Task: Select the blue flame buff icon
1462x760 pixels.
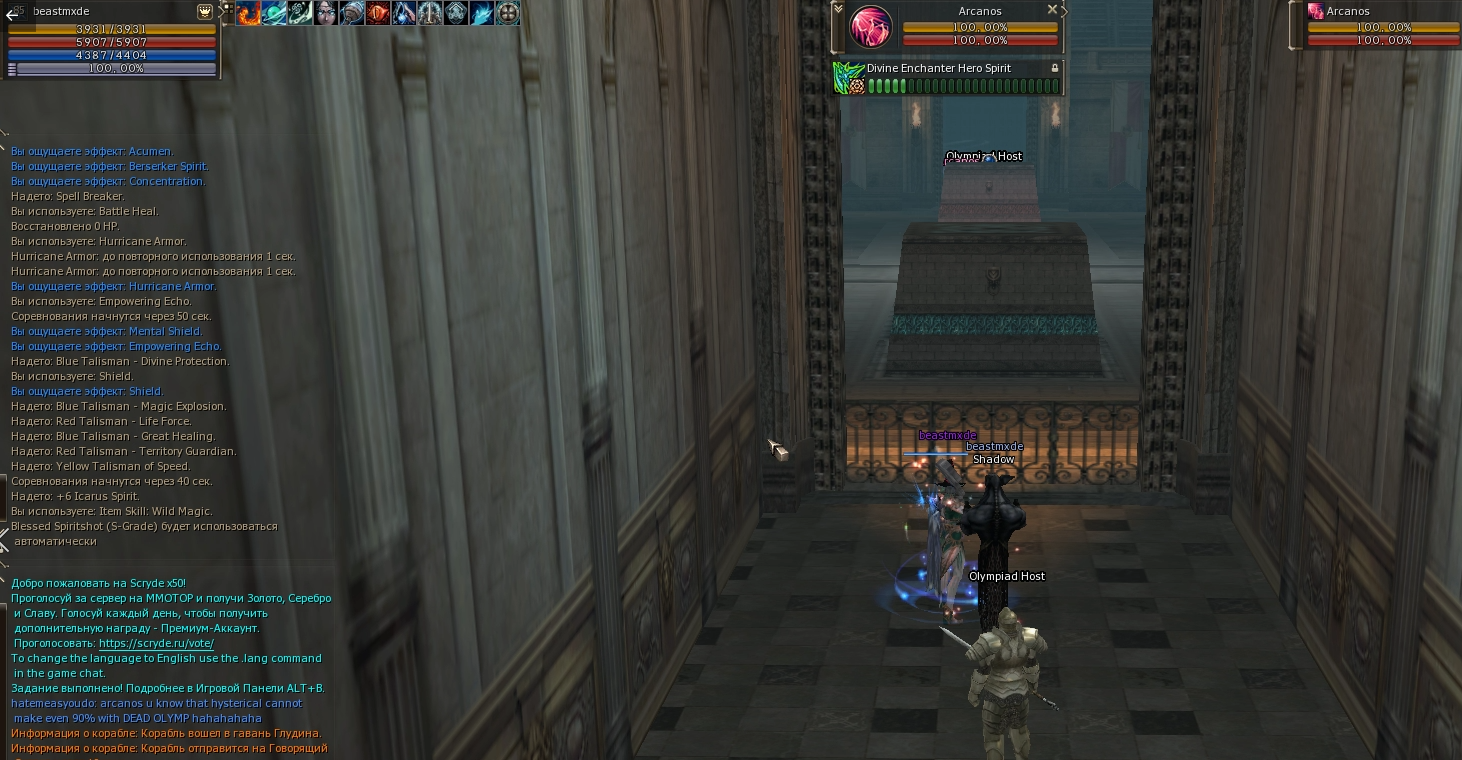Action: click(x=482, y=13)
